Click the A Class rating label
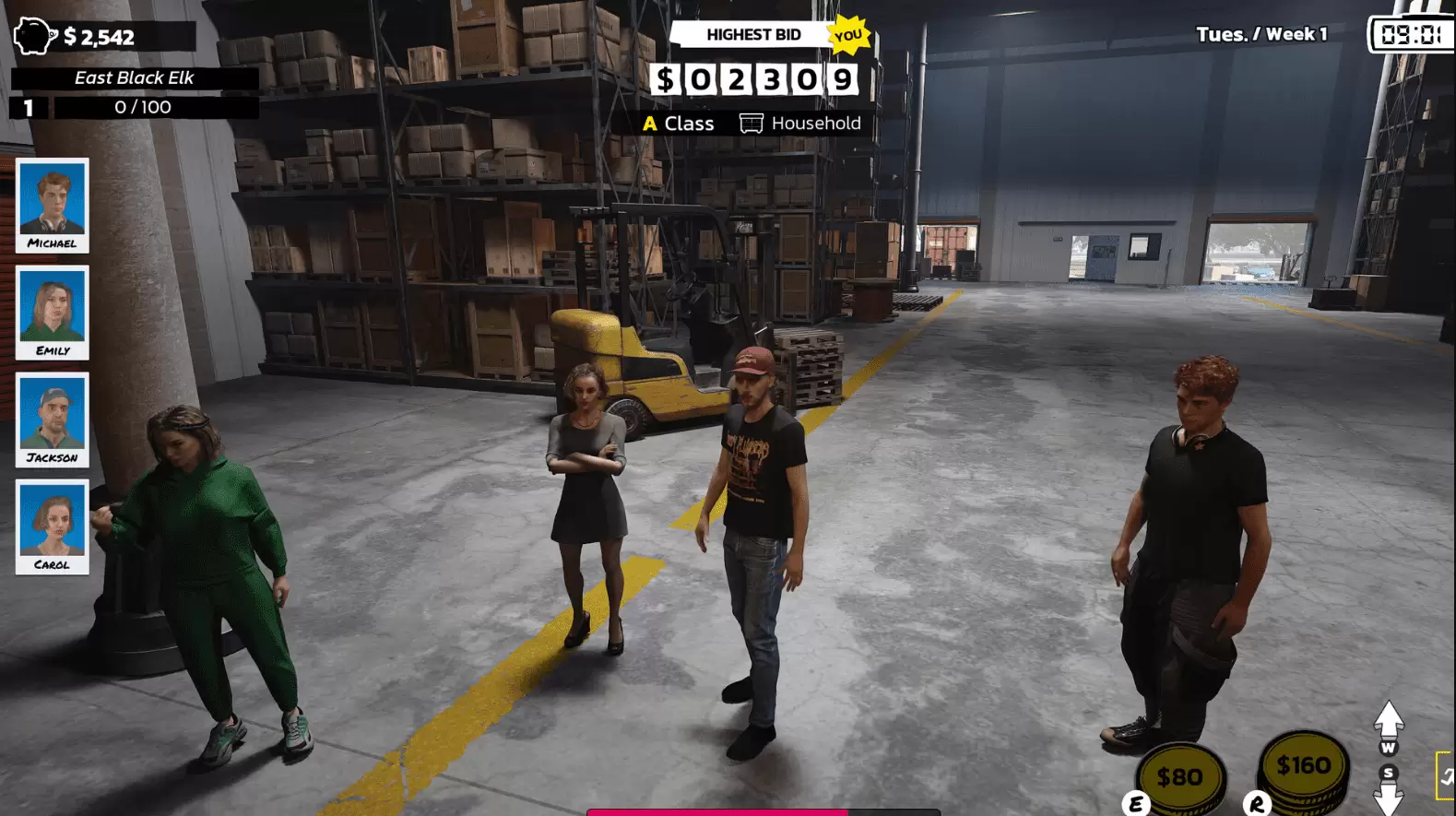 pos(680,123)
